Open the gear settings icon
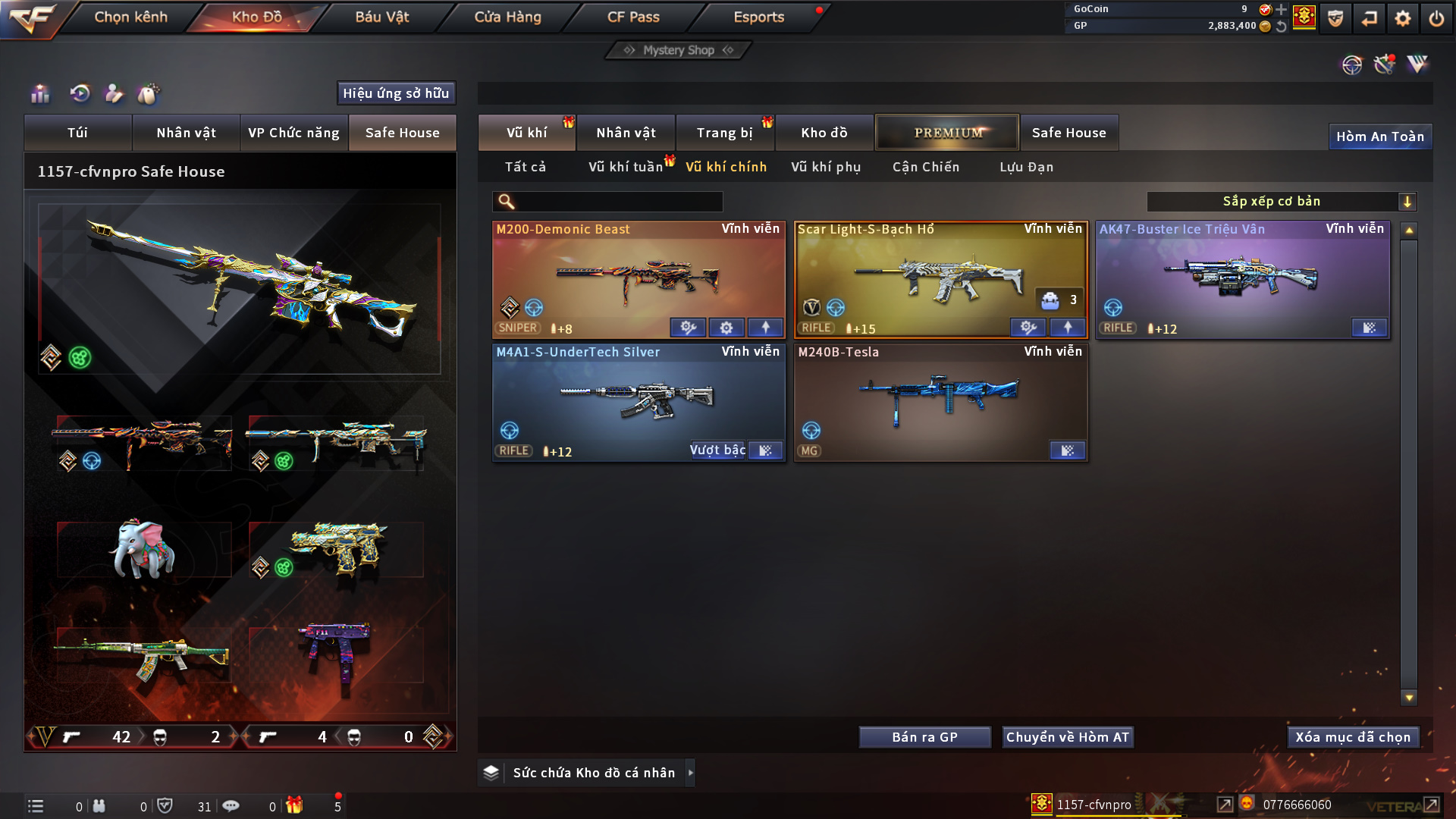 coord(1402,17)
